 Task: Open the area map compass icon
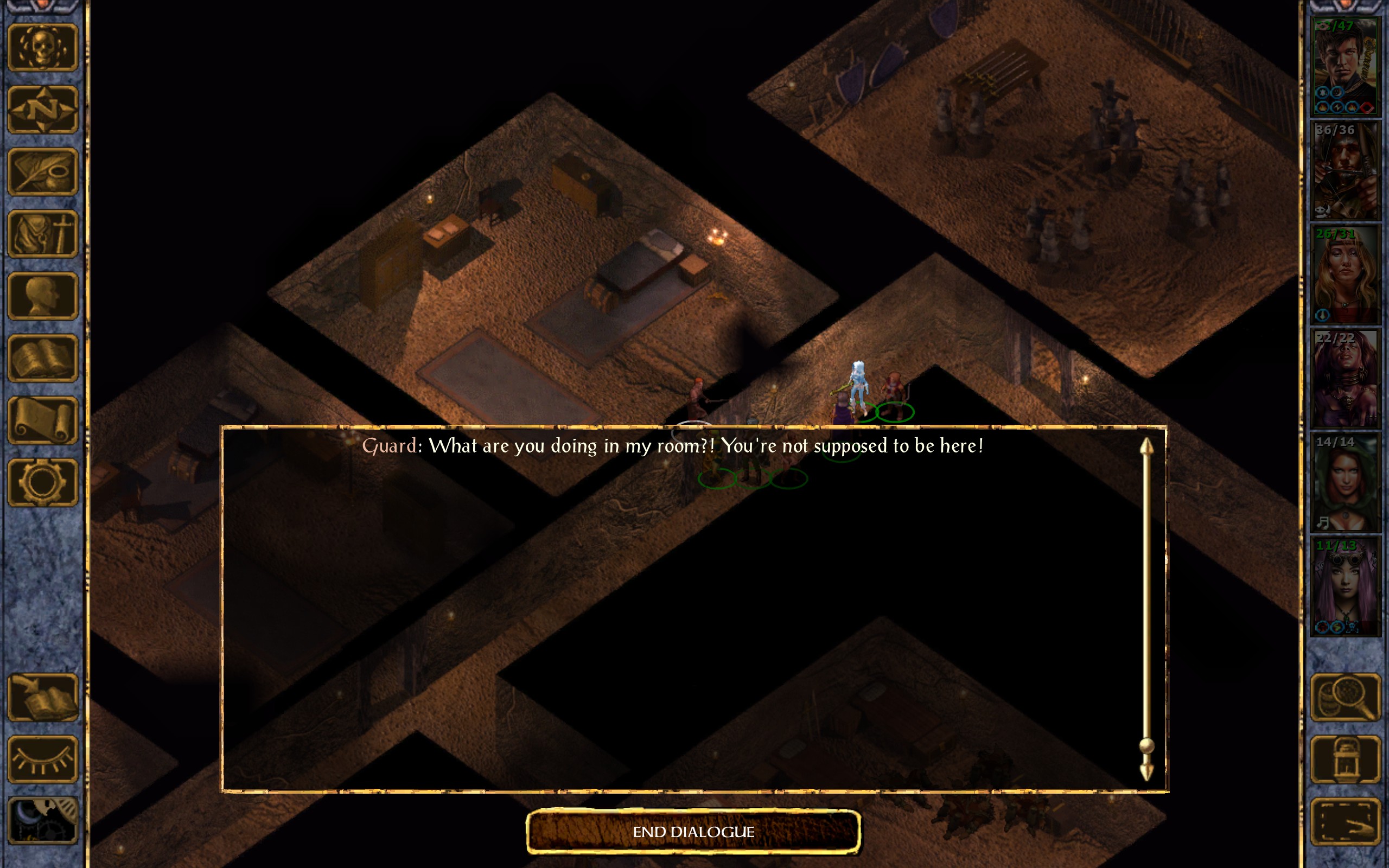pos(42,110)
